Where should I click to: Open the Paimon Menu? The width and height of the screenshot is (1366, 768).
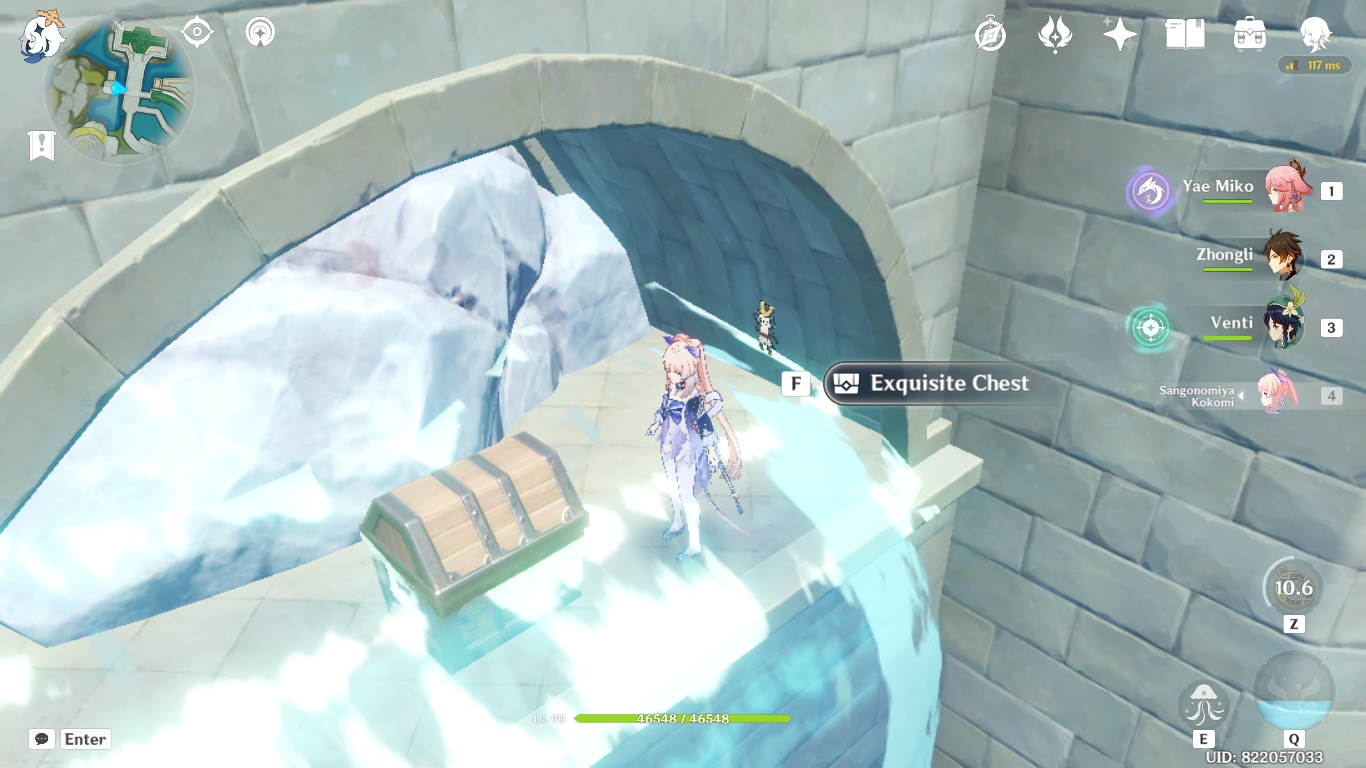pyautogui.click(x=41, y=34)
